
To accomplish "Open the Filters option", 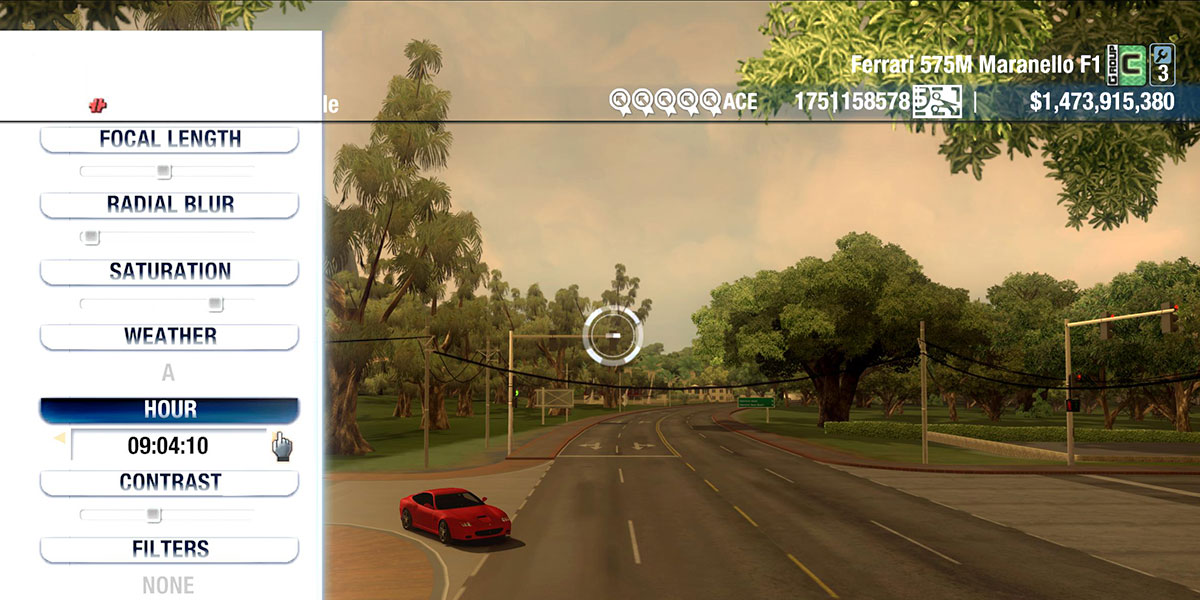I will (x=169, y=549).
